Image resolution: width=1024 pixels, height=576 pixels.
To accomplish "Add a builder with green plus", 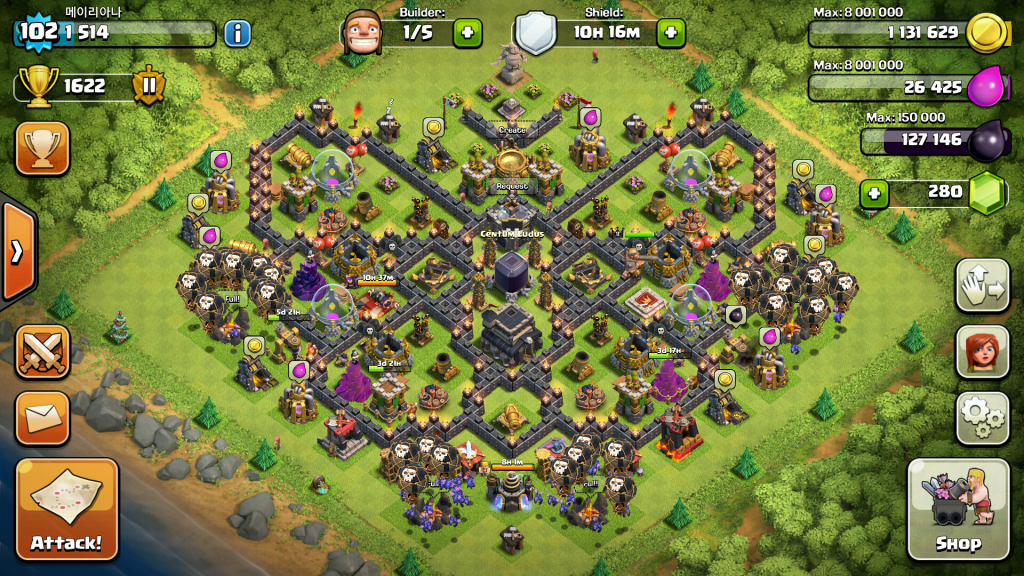I will point(467,32).
